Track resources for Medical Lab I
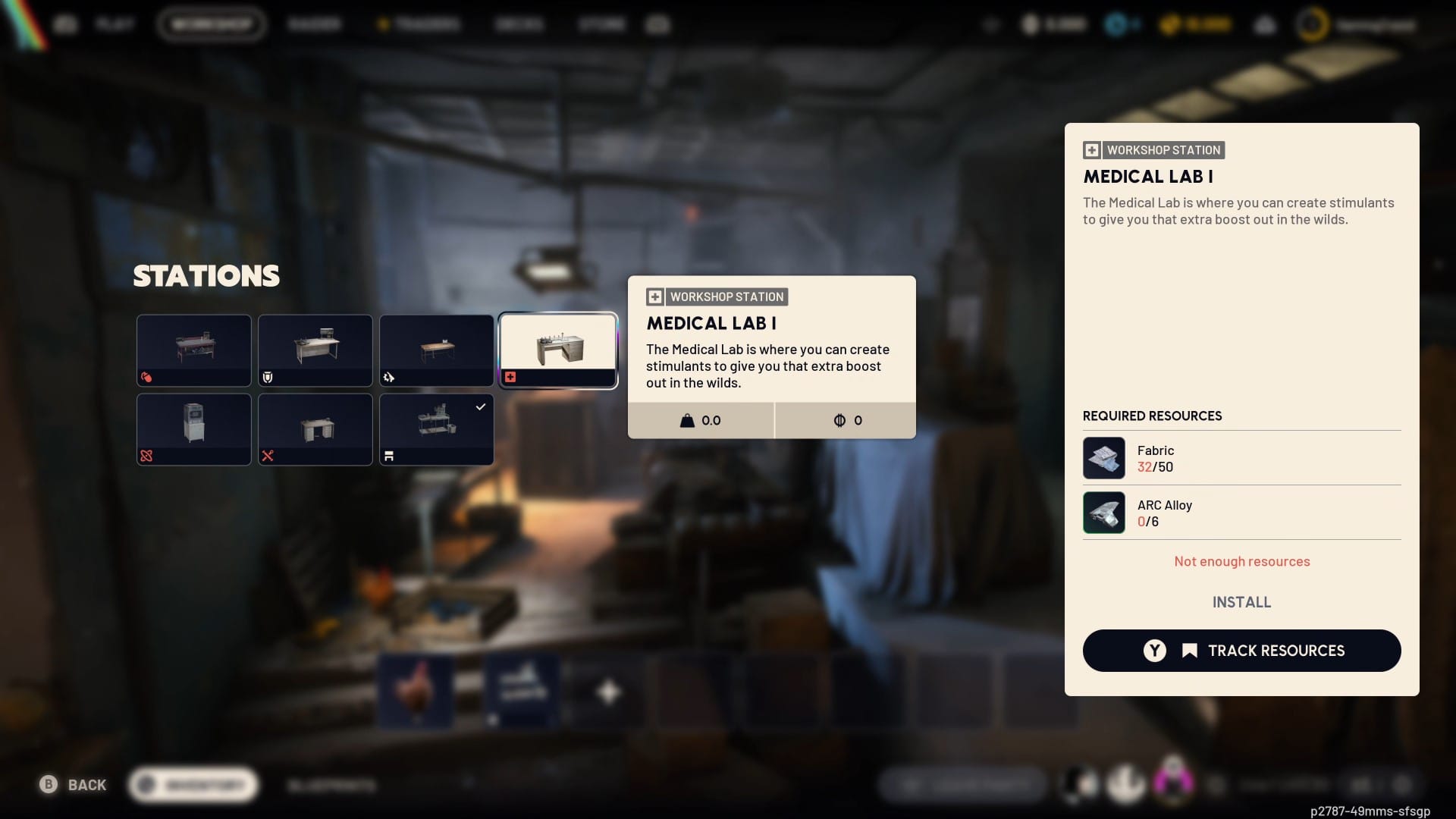The height and width of the screenshot is (819, 1456). tap(1241, 651)
